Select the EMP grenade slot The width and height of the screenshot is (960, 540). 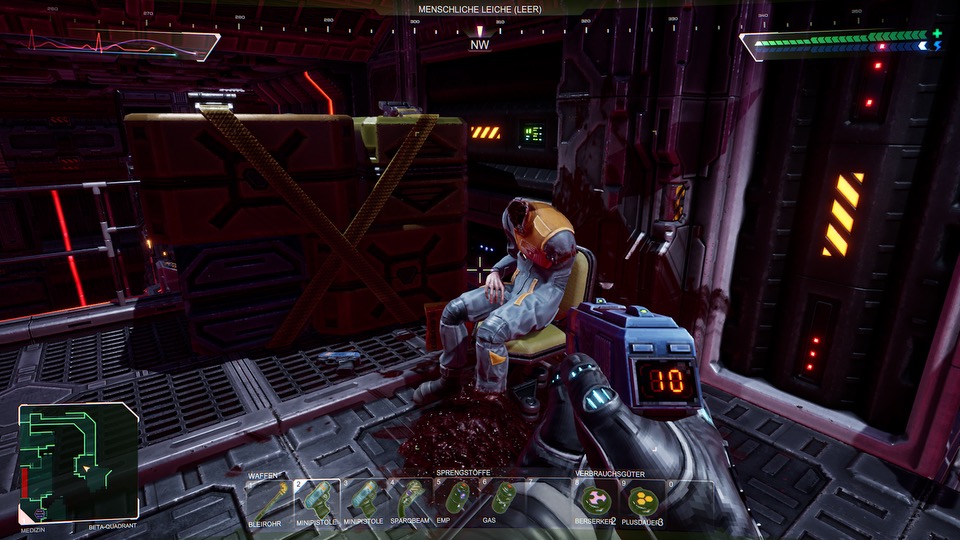tap(458, 500)
